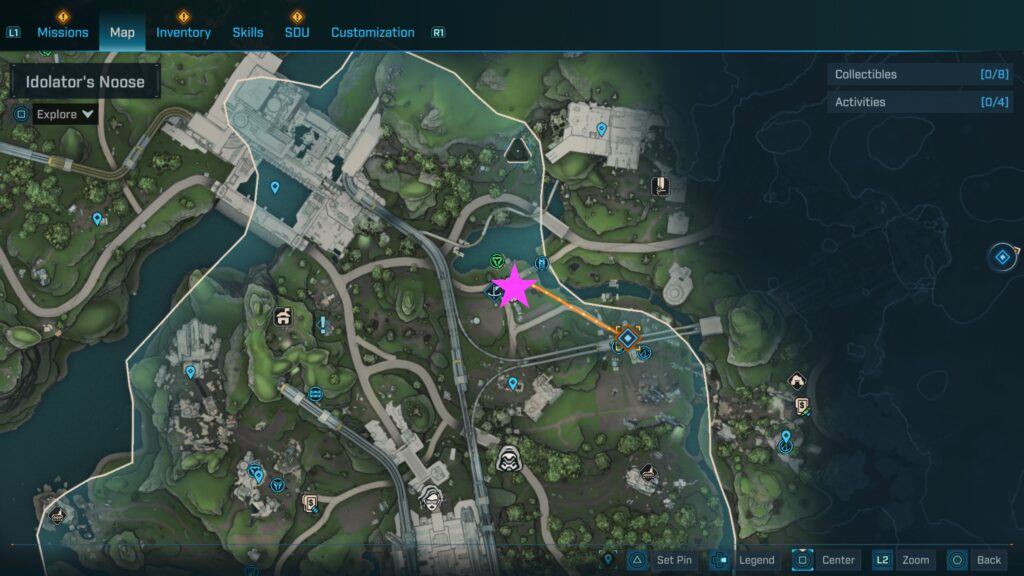Open the Inventory tab
Screen dimensions: 1024x576
tap(183, 32)
